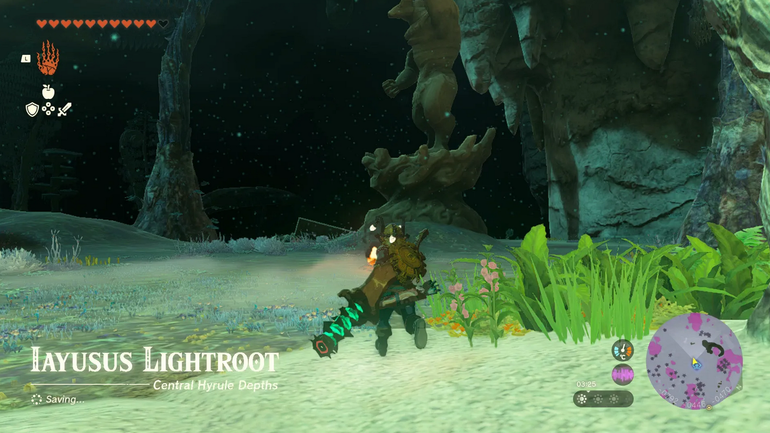The image size is (770, 433).
Task: Select the apple quick-item icon
Action: [48, 92]
